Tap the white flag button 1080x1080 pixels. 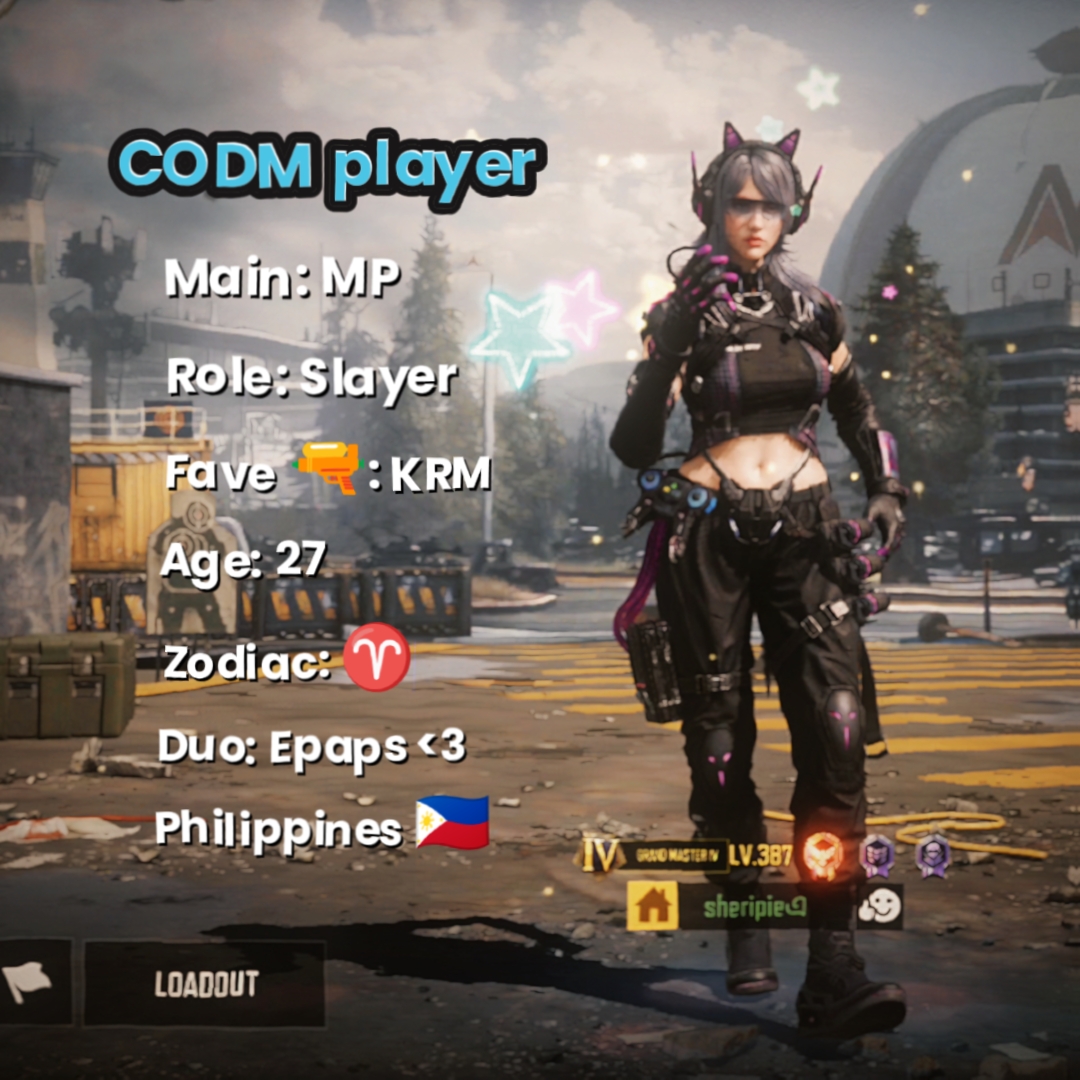[x=30, y=983]
